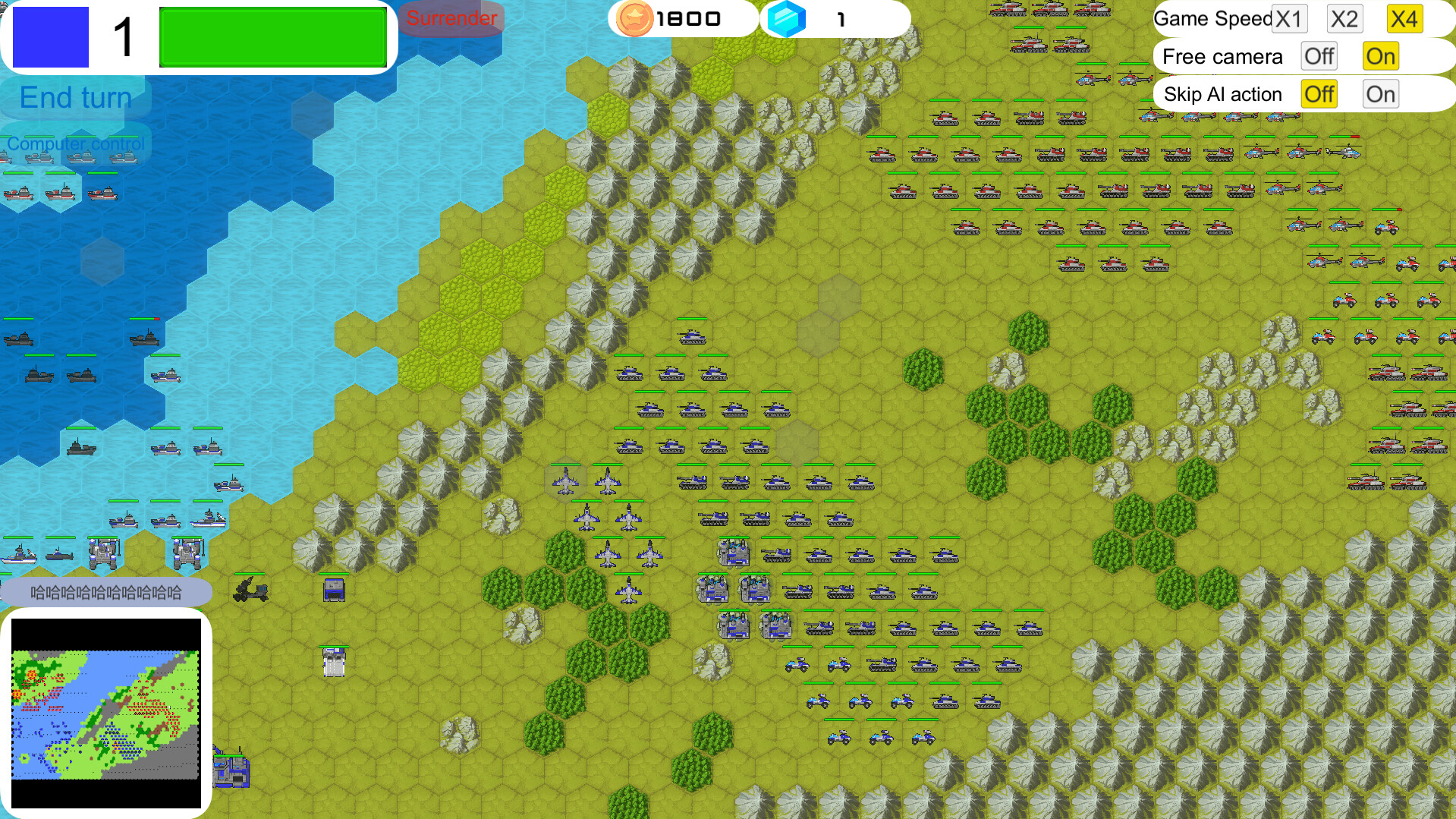Turn Free camera Off
The height and width of the screenshot is (819, 1456).
coord(1319,55)
